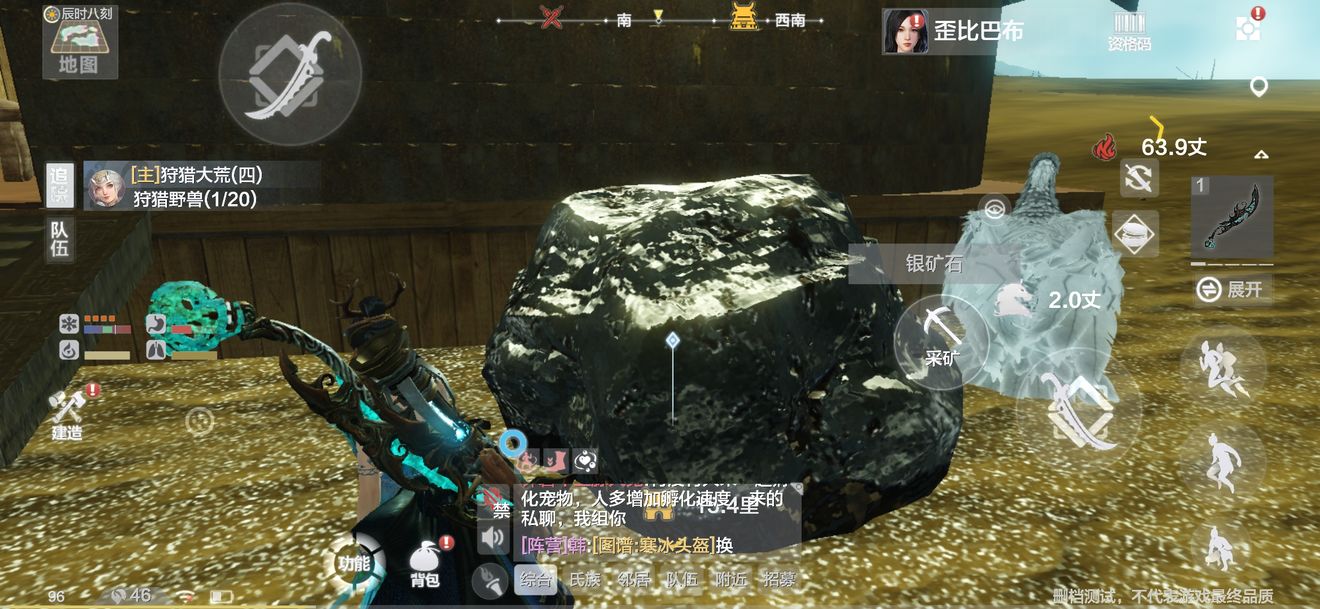Select the 综合 chat tab
This screenshot has height=609, width=1320.
coord(535,580)
